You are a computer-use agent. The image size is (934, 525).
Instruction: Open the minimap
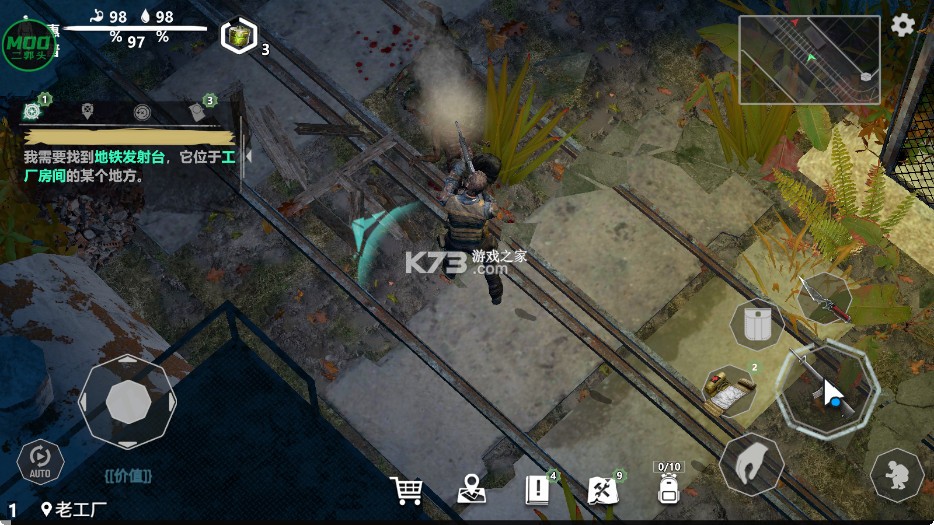tap(809, 60)
